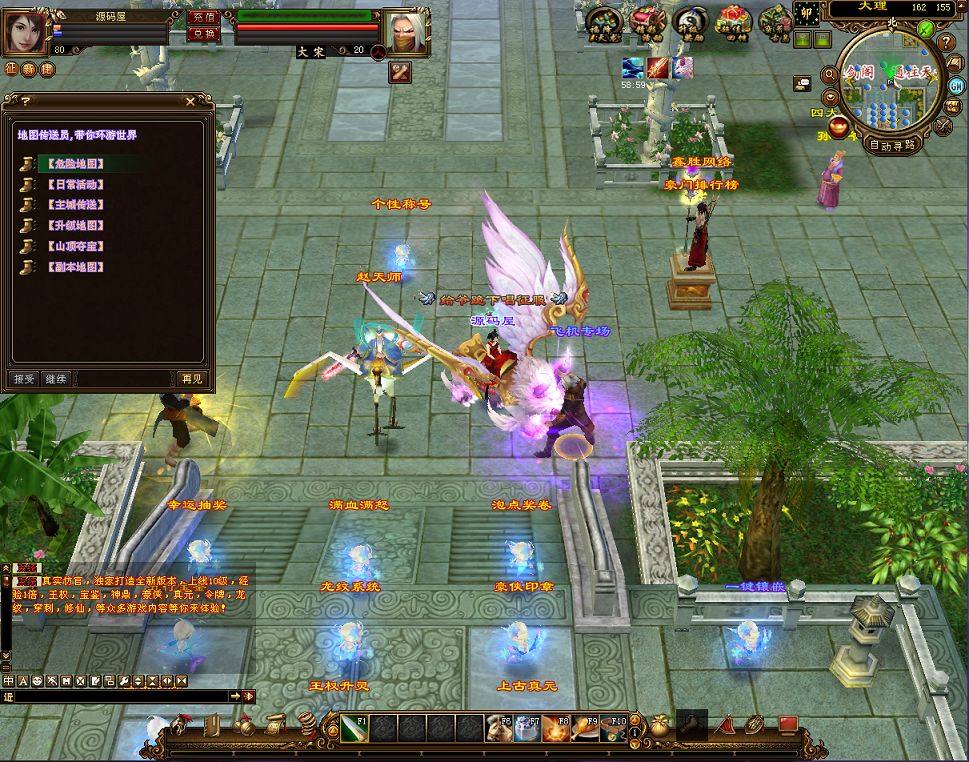This screenshot has height=762, width=969.
Task: Click the chat input field
Action: (120, 696)
